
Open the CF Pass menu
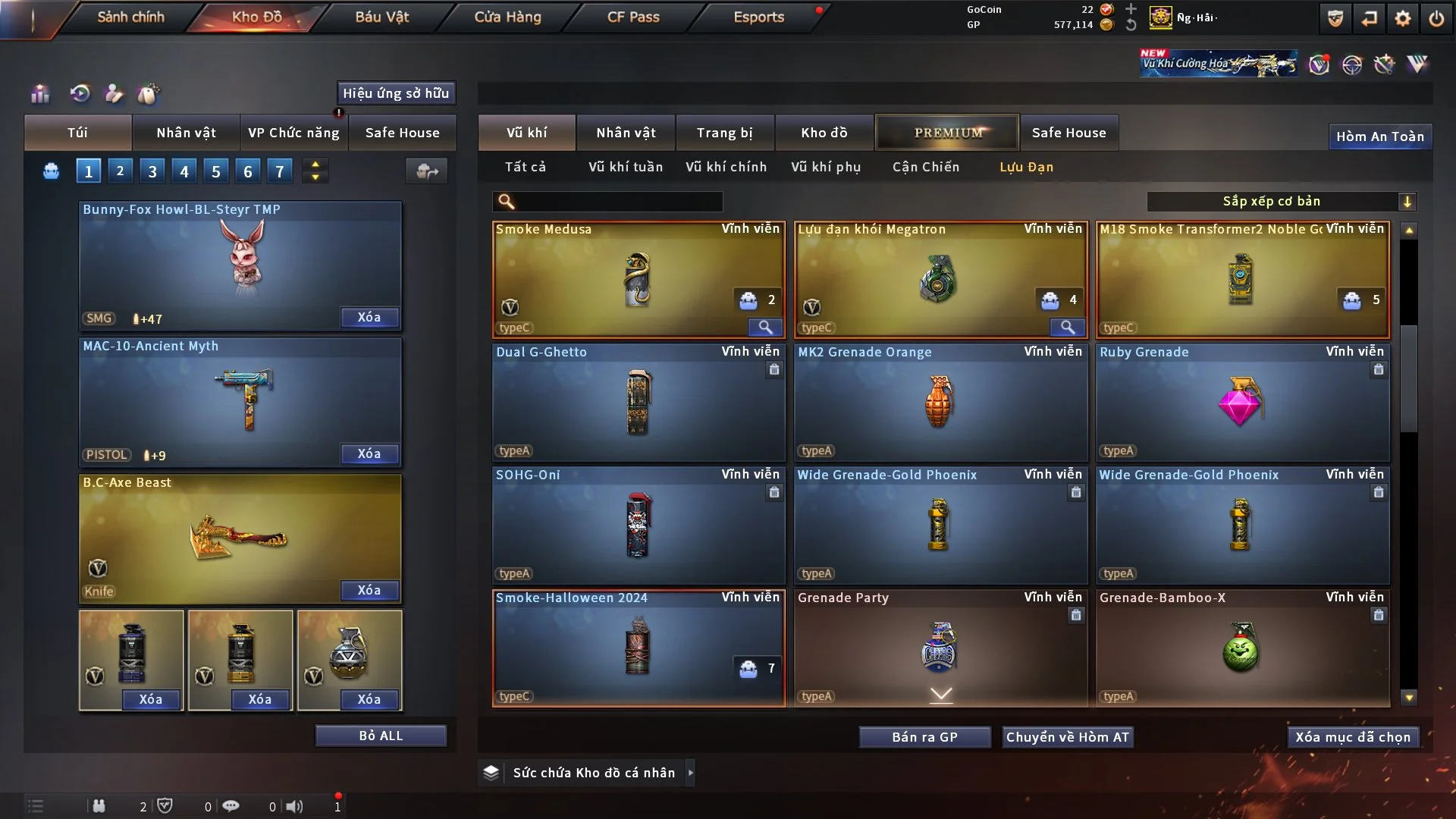[x=633, y=17]
